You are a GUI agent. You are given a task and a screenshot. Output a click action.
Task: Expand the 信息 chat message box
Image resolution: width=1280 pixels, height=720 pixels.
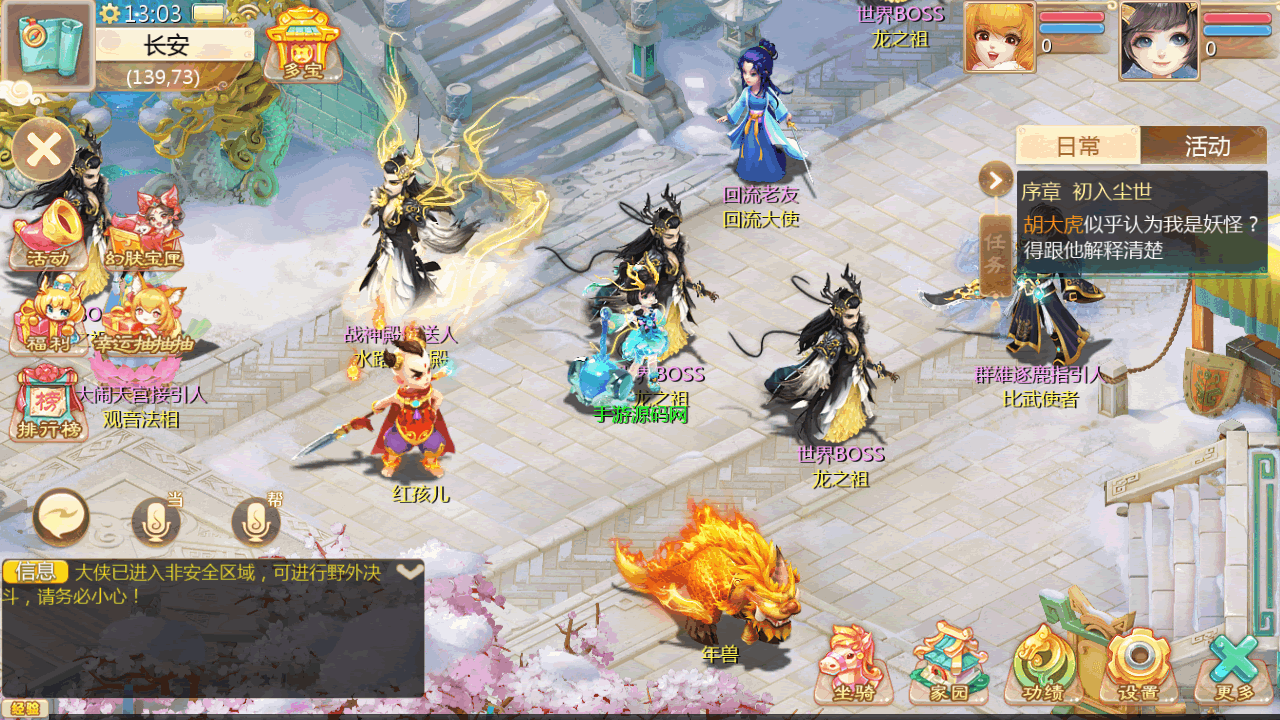(410, 572)
